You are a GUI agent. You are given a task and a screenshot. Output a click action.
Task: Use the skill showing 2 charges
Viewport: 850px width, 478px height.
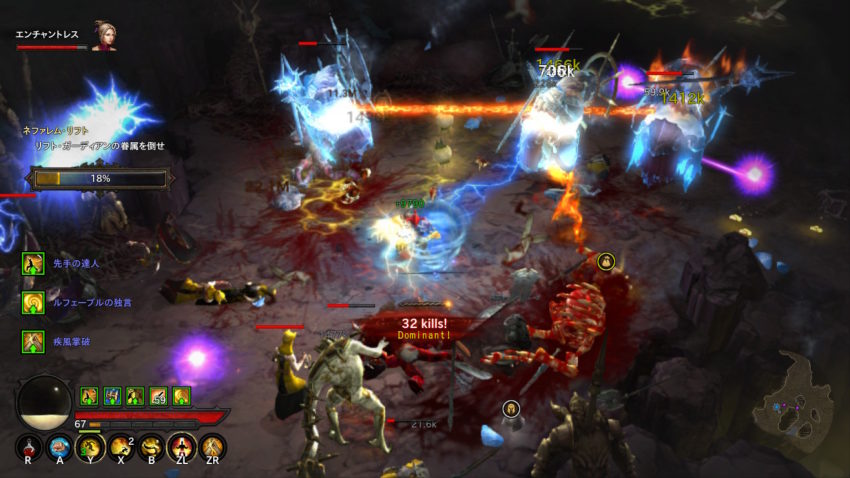click(121, 447)
